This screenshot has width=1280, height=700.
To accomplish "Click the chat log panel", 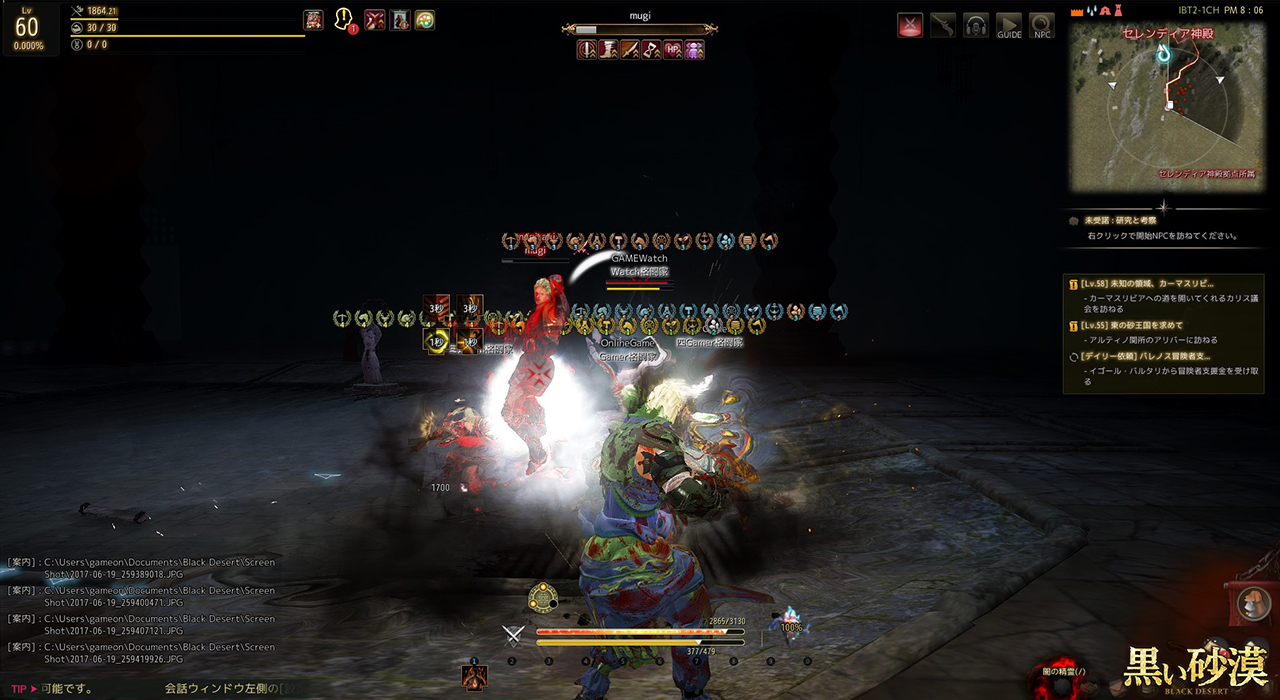I will pyautogui.click(x=140, y=610).
